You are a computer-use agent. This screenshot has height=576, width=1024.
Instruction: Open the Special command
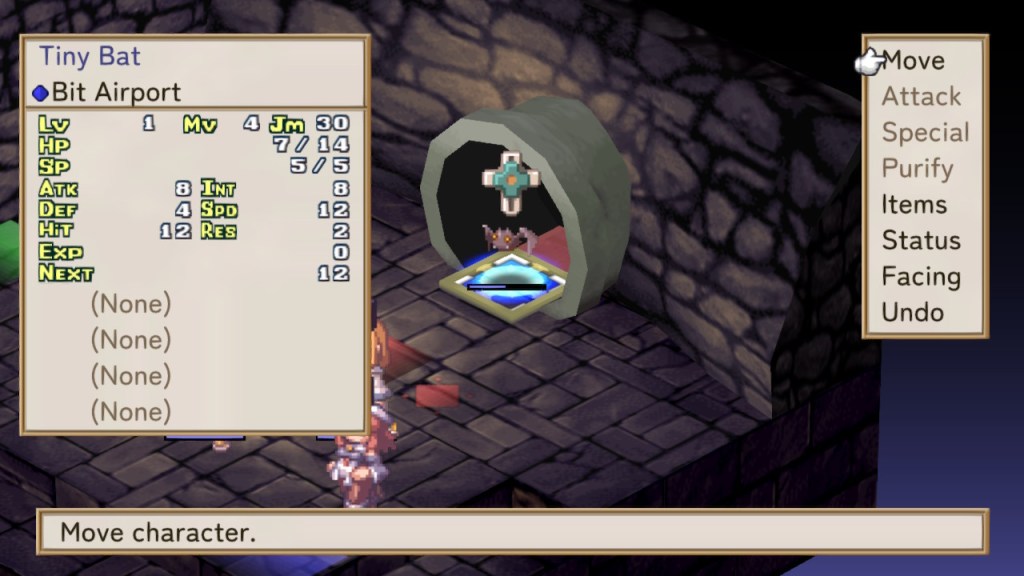[x=925, y=133]
